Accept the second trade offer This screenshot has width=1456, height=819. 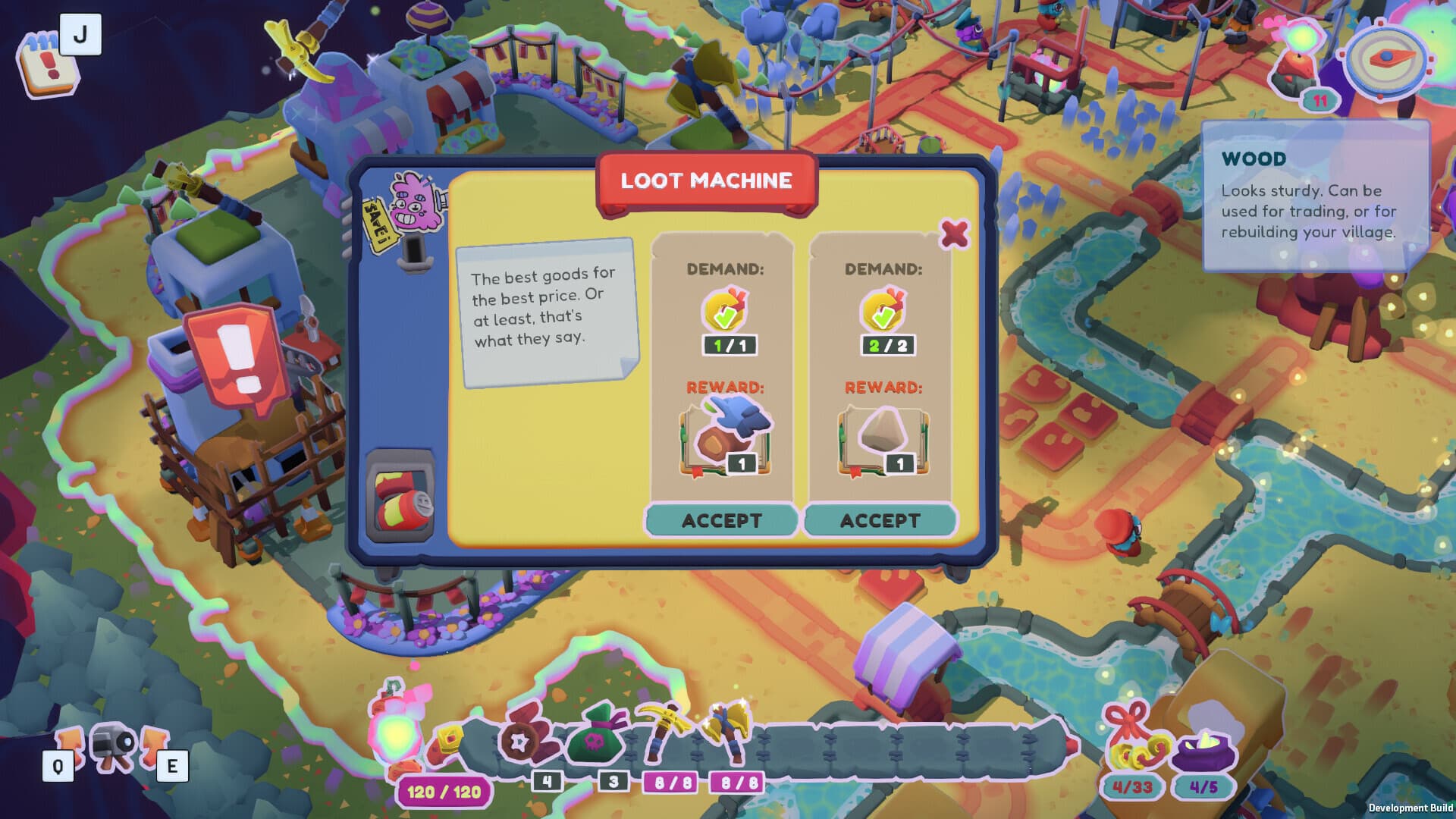882,520
